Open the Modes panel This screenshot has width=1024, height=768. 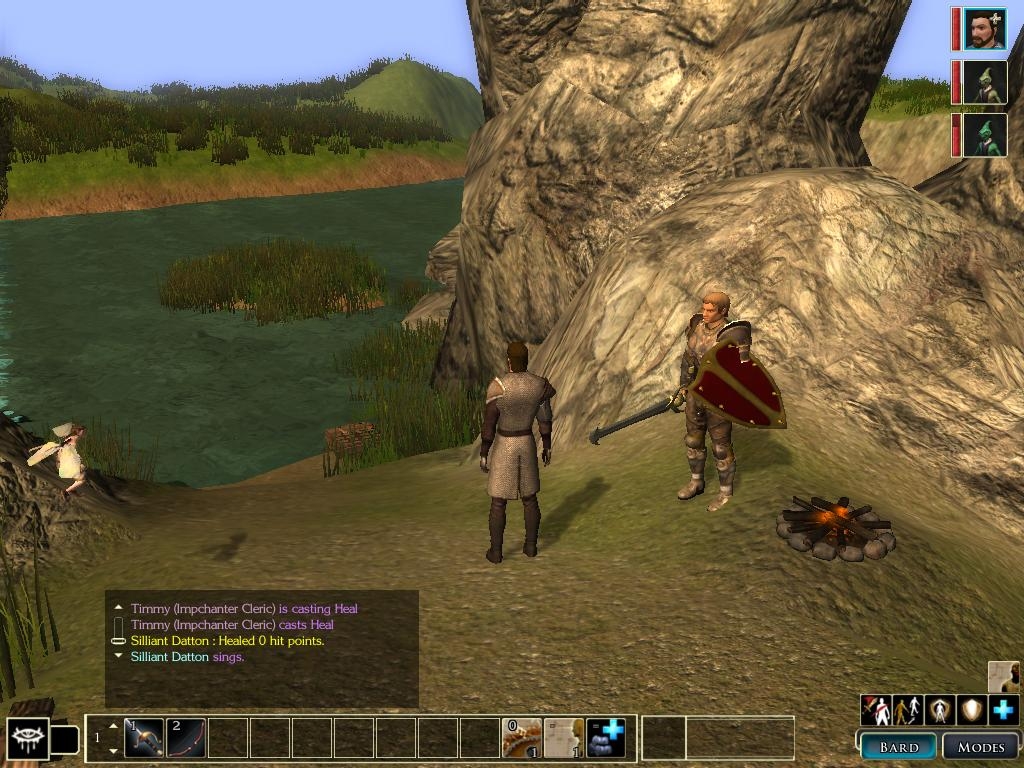click(980, 747)
